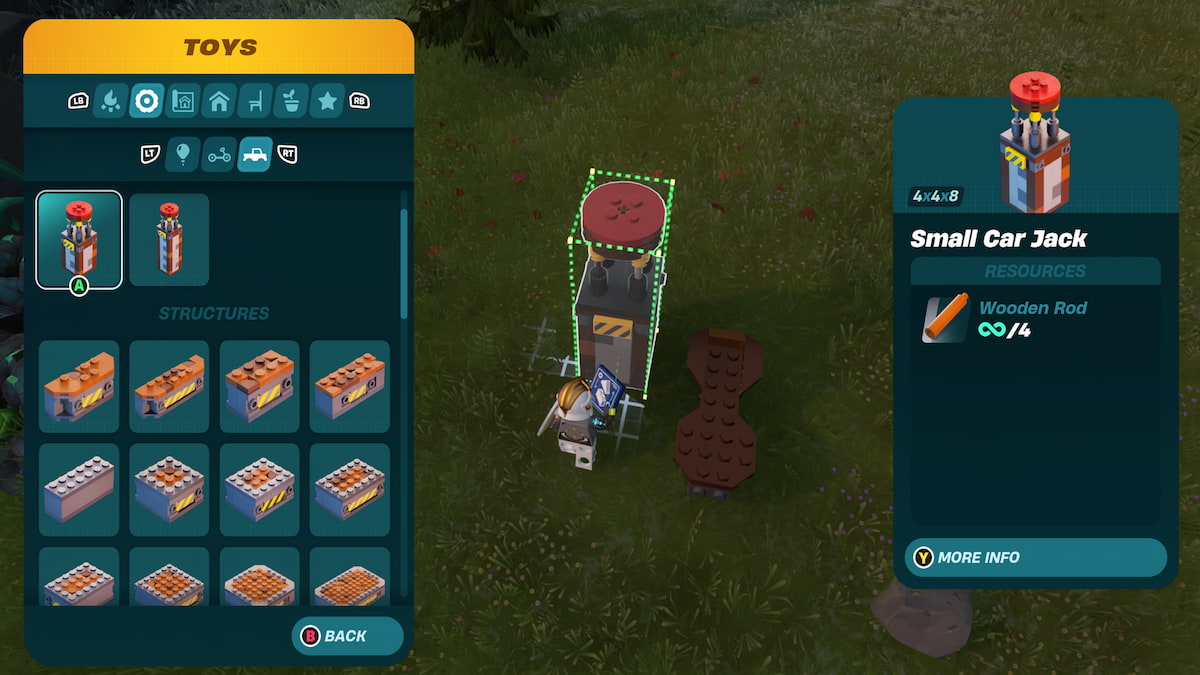Choose the truck toys subcategory
1200x675 pixels.
[x=255, y=154]
